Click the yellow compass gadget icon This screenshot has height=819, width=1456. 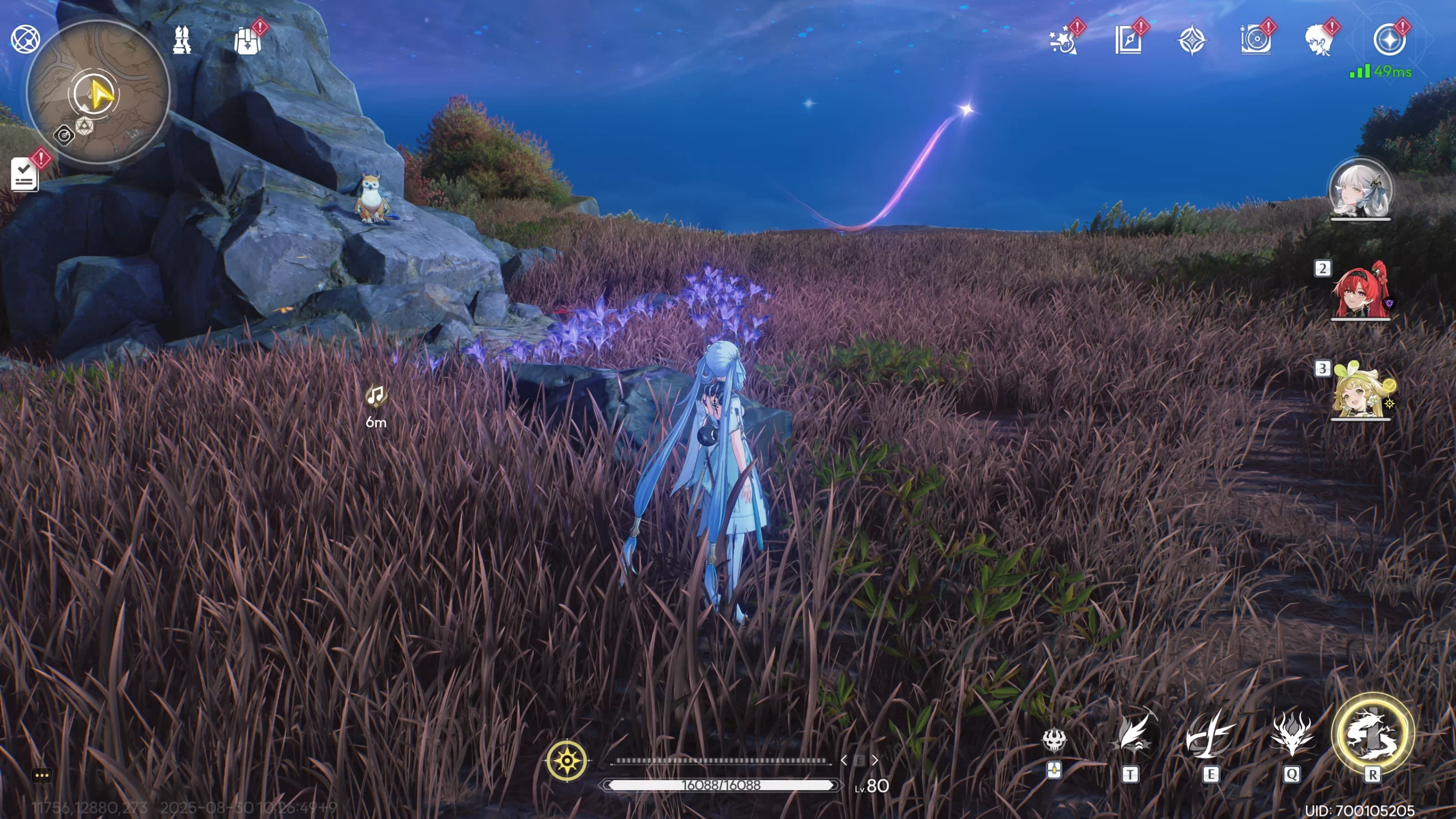pyautogui.click(x=567, y=760)
